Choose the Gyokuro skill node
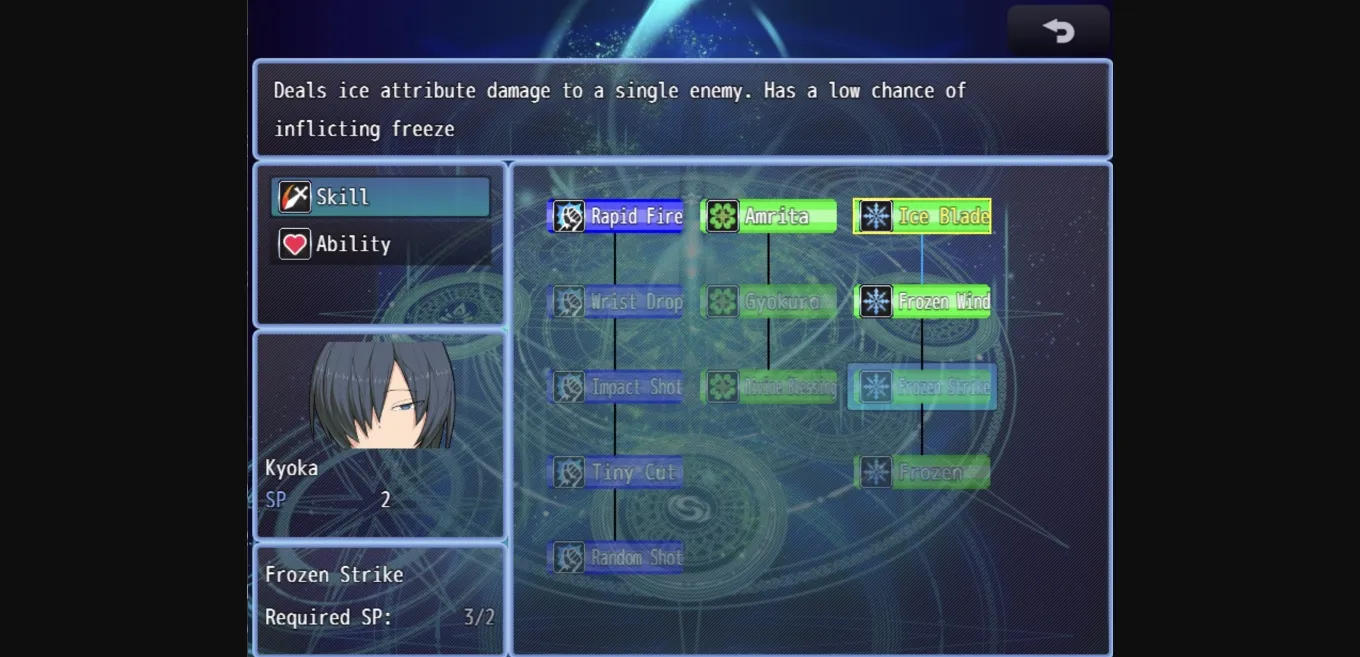Viewport: 1360px width, 657px height. tap(769, 301)
